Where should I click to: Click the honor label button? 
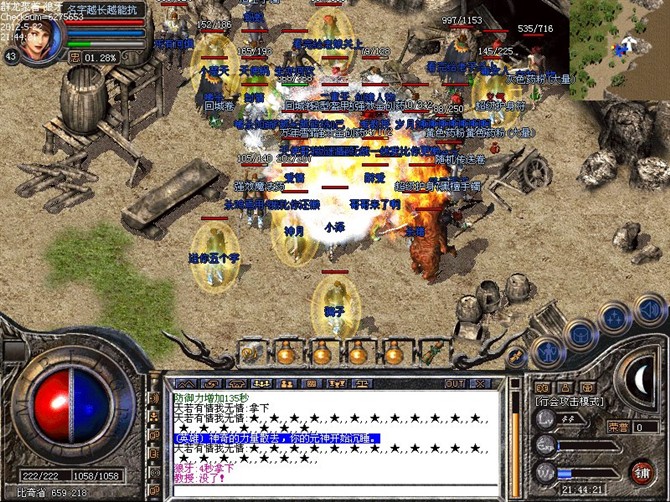614,425
